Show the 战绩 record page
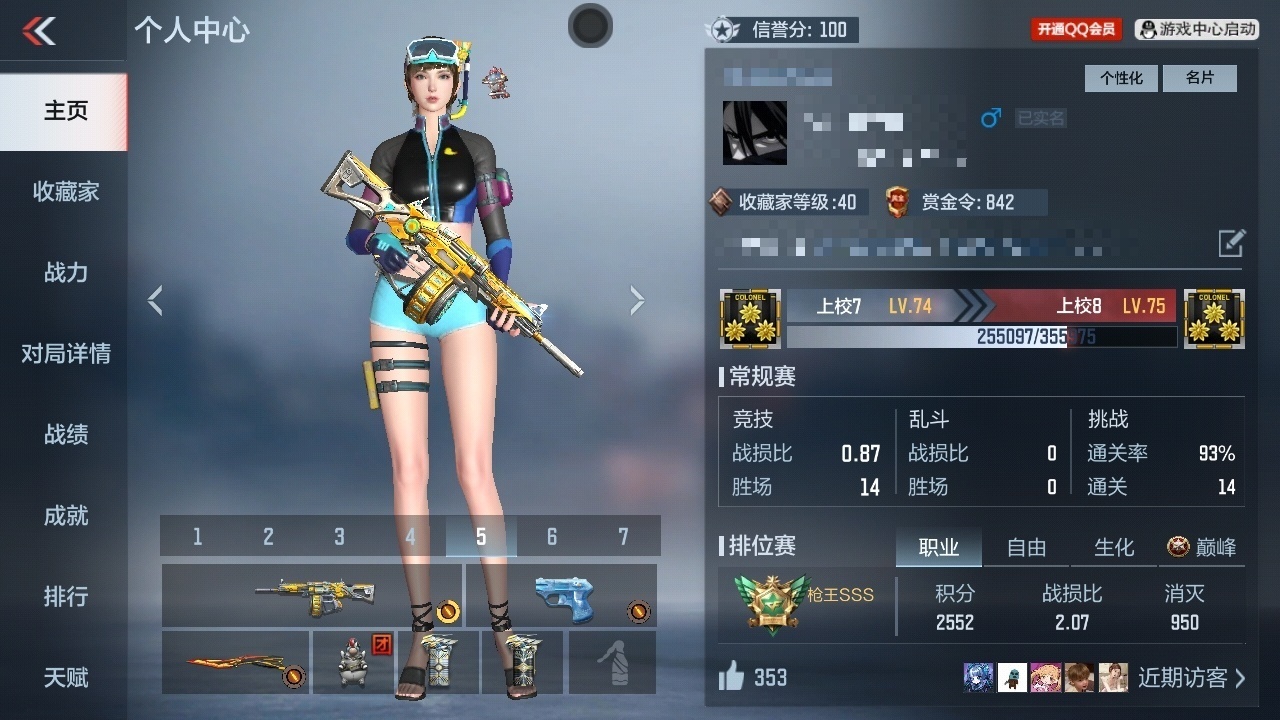The width and height of the screenshot is (1280, 720). pos(65,434)
